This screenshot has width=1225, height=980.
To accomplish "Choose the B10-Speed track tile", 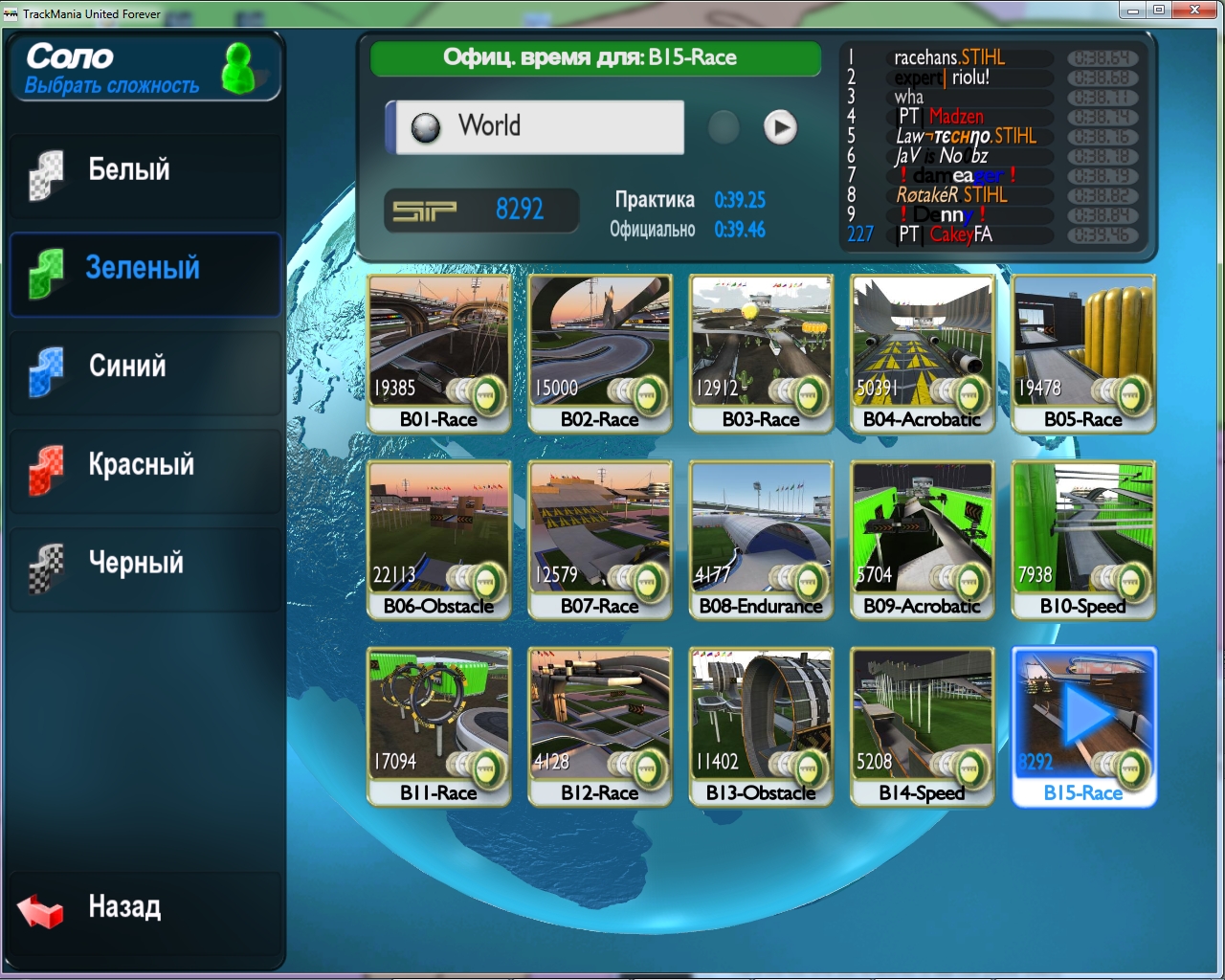I will (1083, 539).
